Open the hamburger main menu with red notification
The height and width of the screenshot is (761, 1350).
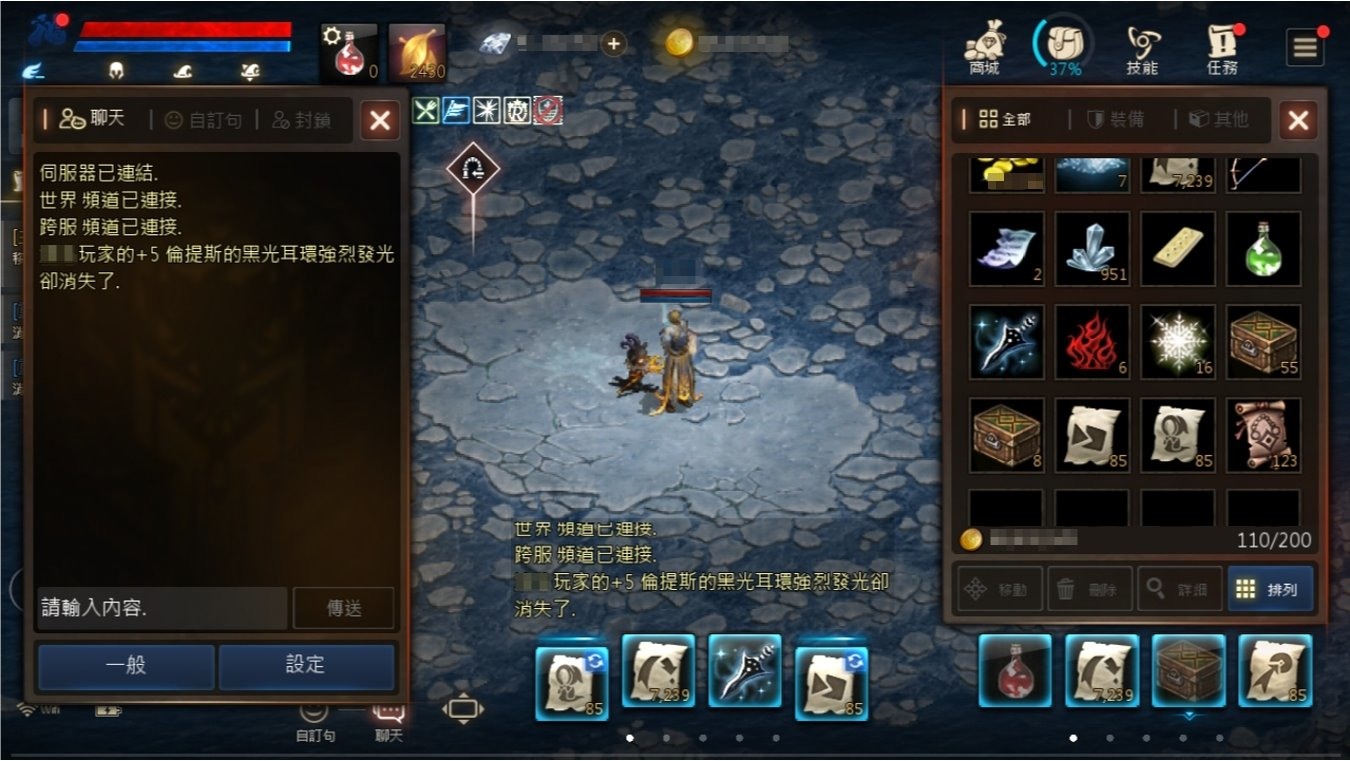[x=1305, y=45]
